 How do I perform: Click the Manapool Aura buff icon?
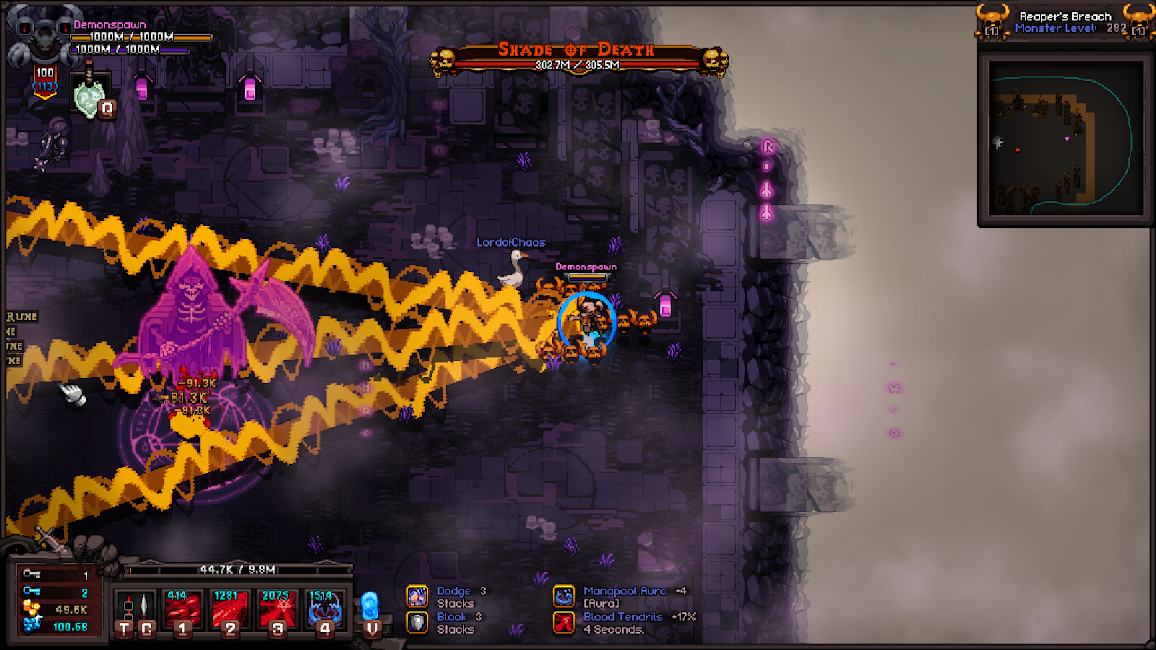coord(564,596)
